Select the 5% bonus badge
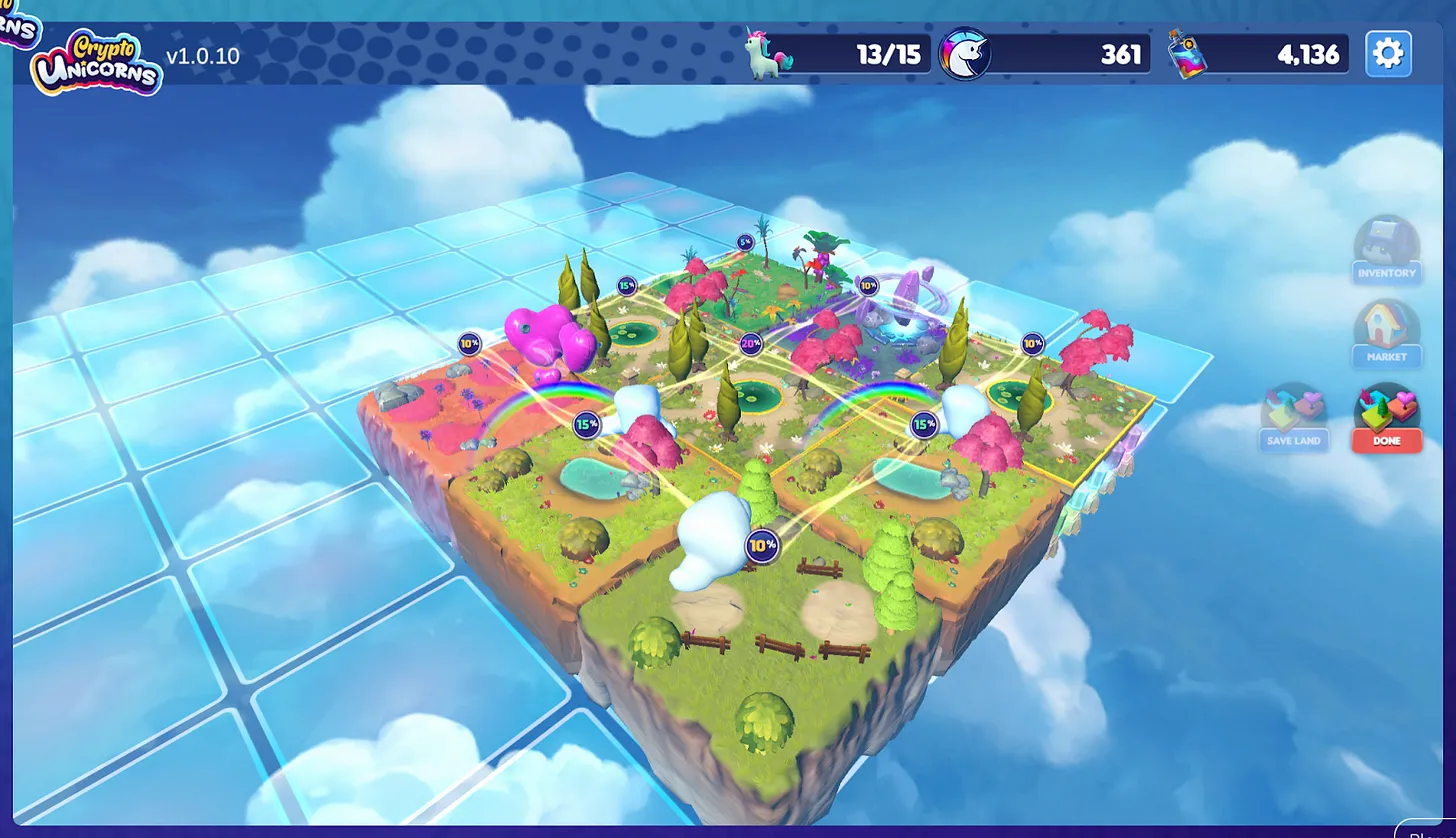1456x838 pixels. click(x=745, y=242)
